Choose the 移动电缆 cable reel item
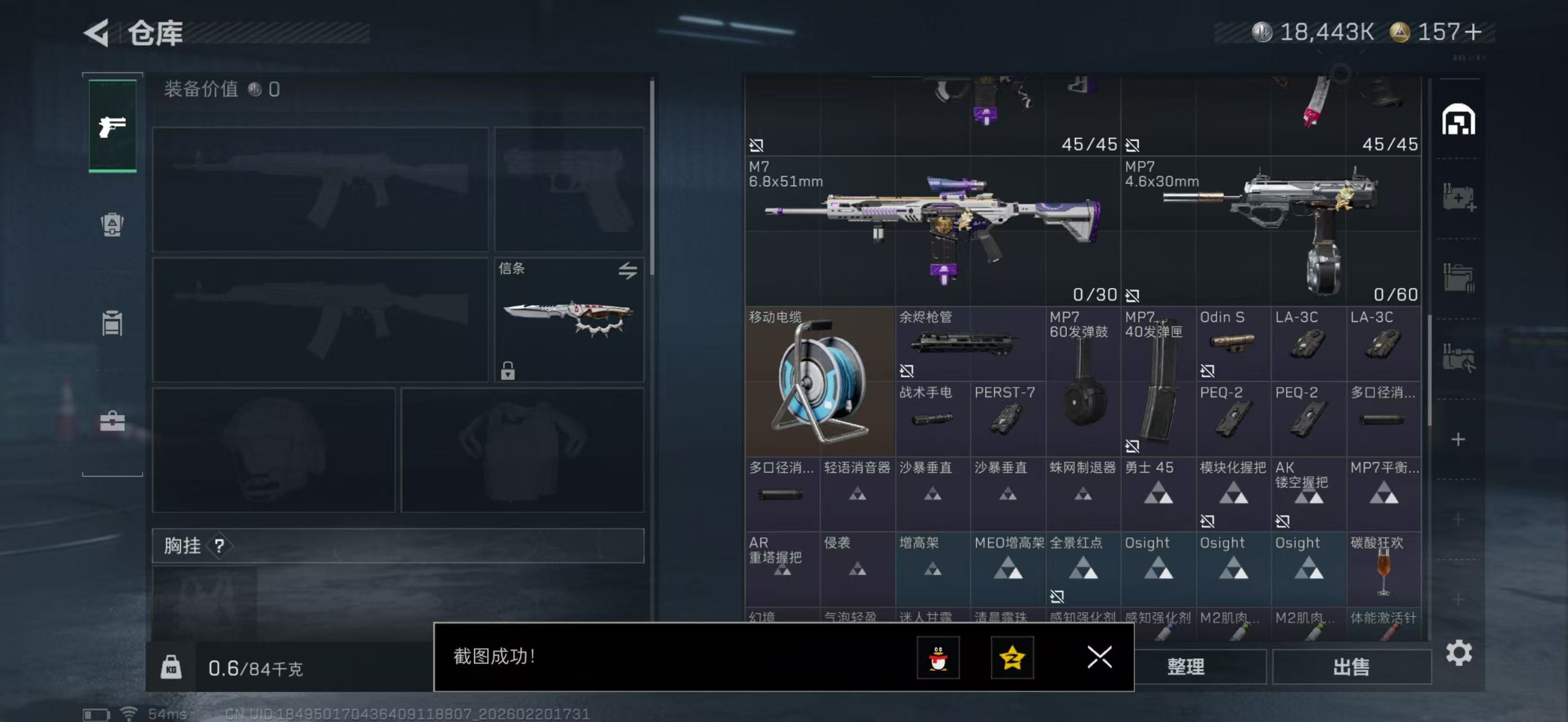The height and width of the screenshot is (722, 1568). point(819,382)
